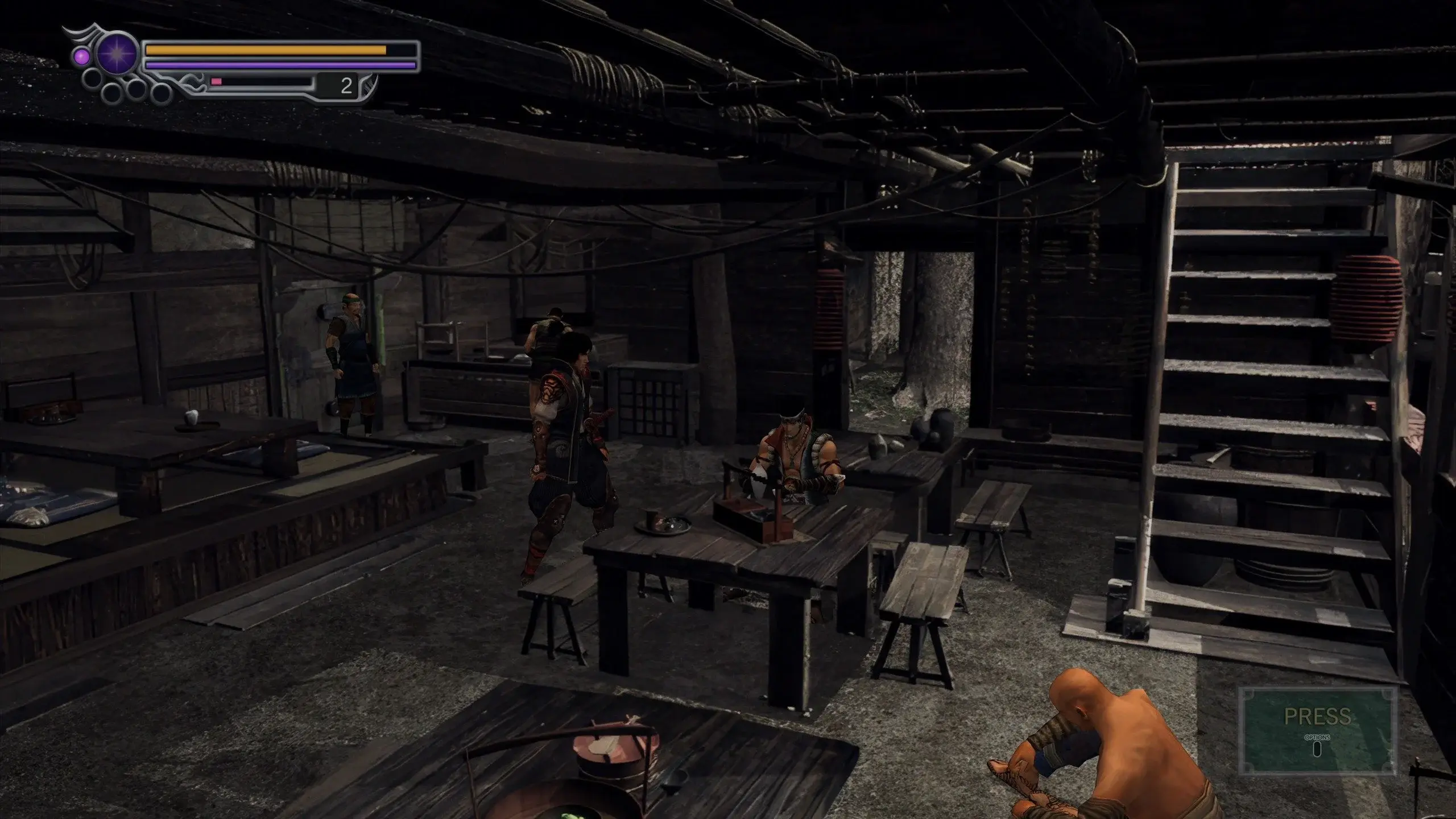The width and height of the screenshot is (1456, 819).
Task: Click the large purple star orb icon
Action: (117, 55)
